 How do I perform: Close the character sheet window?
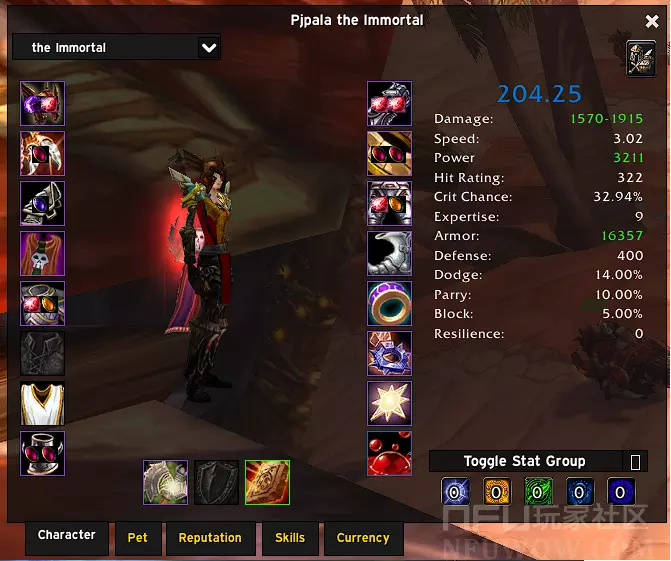tap(652, 22)
